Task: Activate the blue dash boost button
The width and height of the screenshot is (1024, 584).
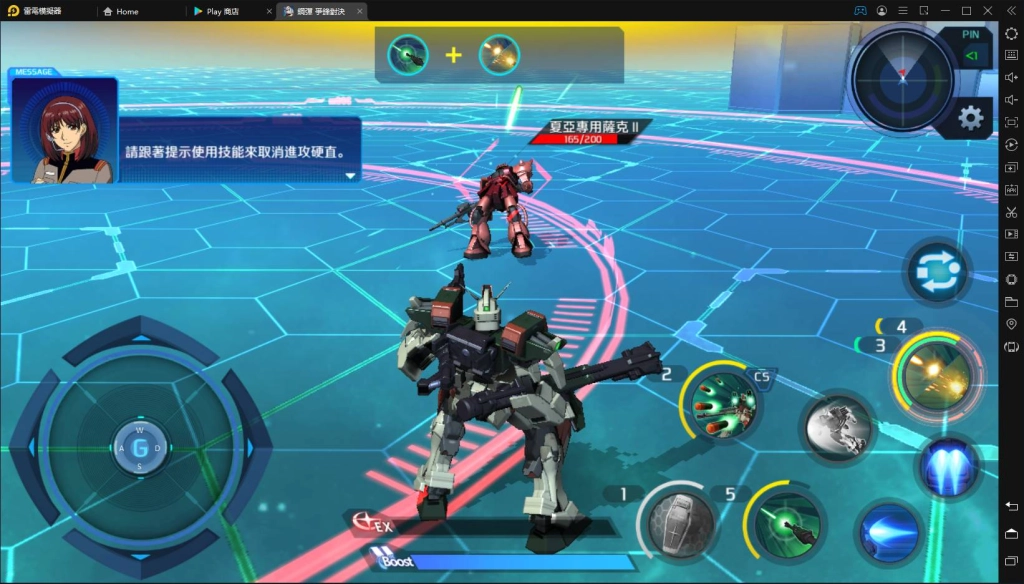Action: (x=889, y=532)
